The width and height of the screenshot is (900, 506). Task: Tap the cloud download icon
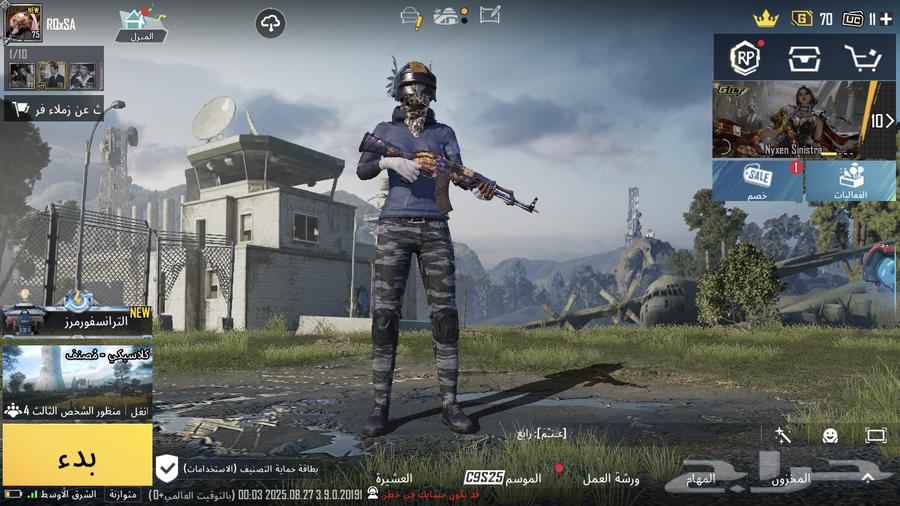(x=270, y=24)
